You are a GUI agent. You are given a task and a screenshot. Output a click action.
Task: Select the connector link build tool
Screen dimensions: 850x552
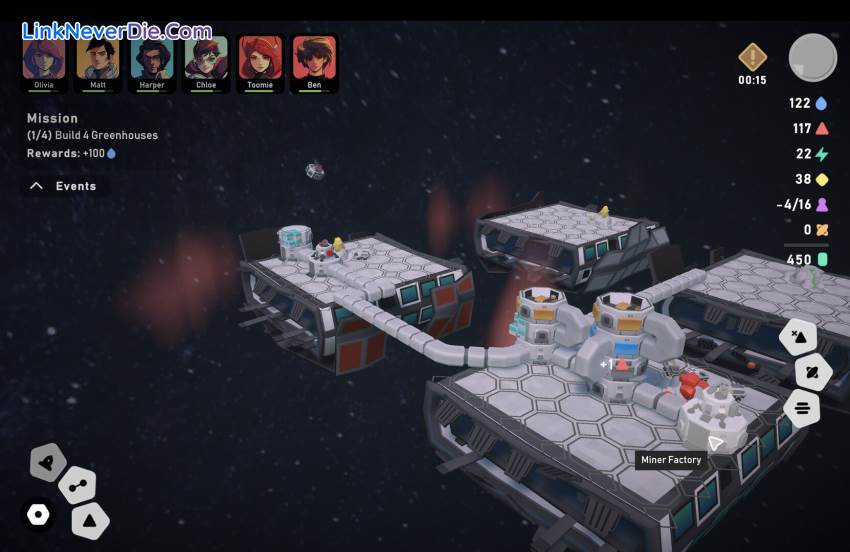click(77, 486)
